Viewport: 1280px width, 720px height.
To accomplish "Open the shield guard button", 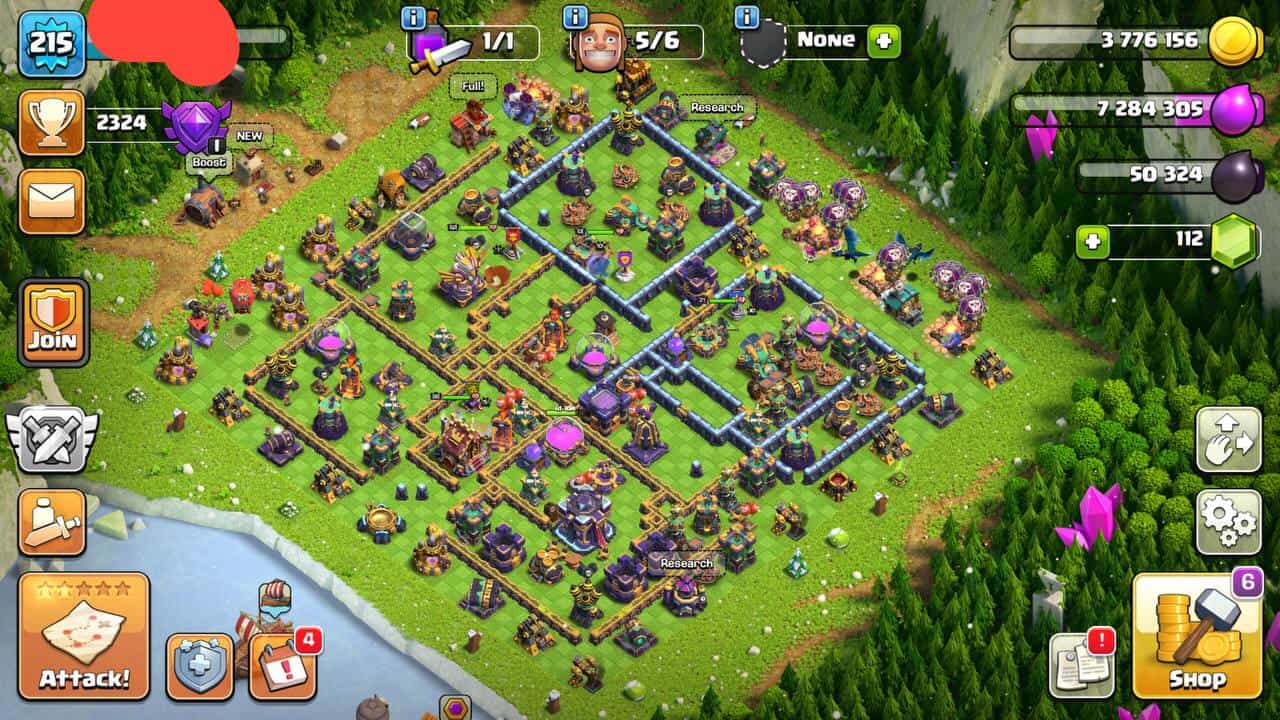I will [200, 665].
